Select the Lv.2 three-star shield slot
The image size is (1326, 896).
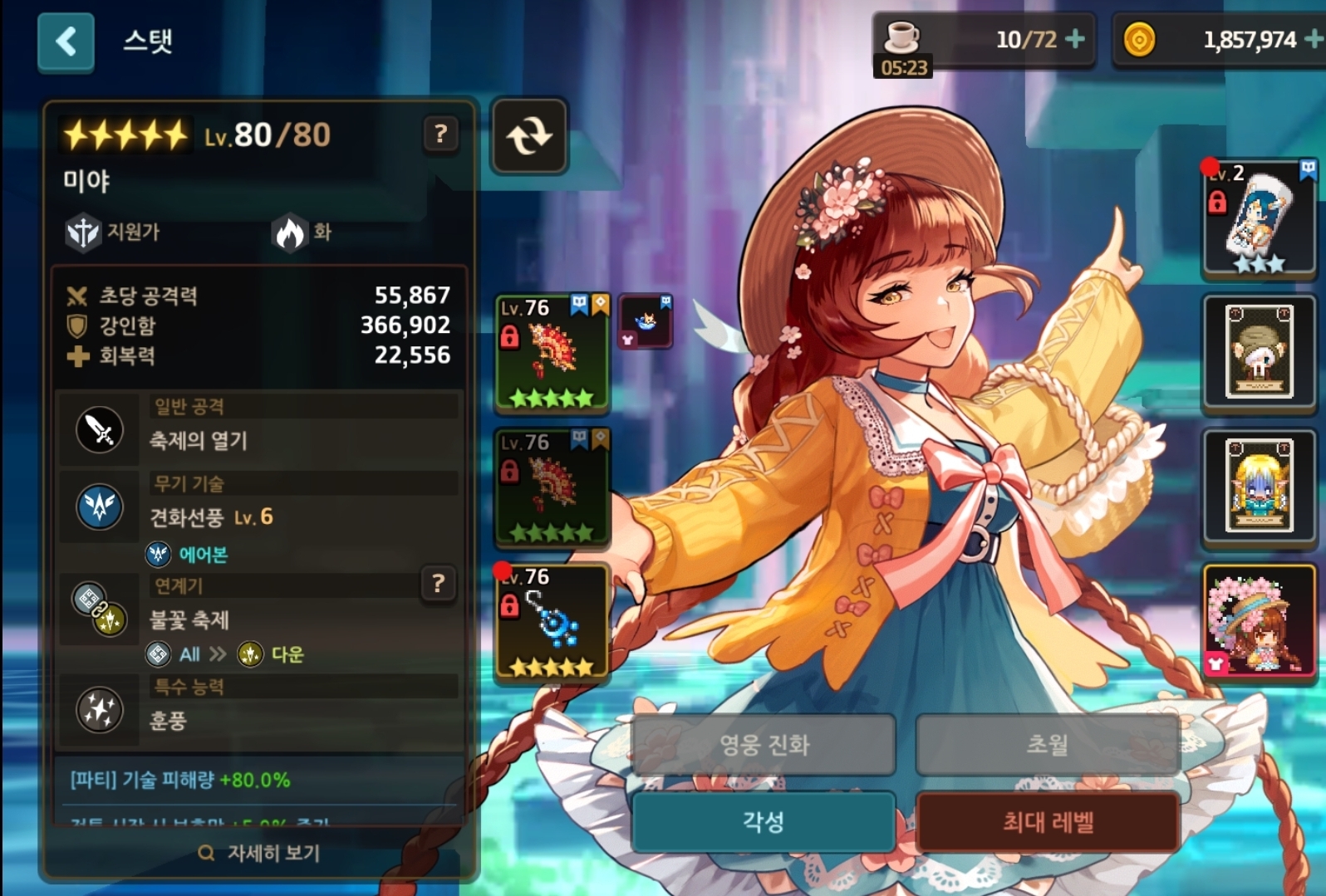[1259, 218]
